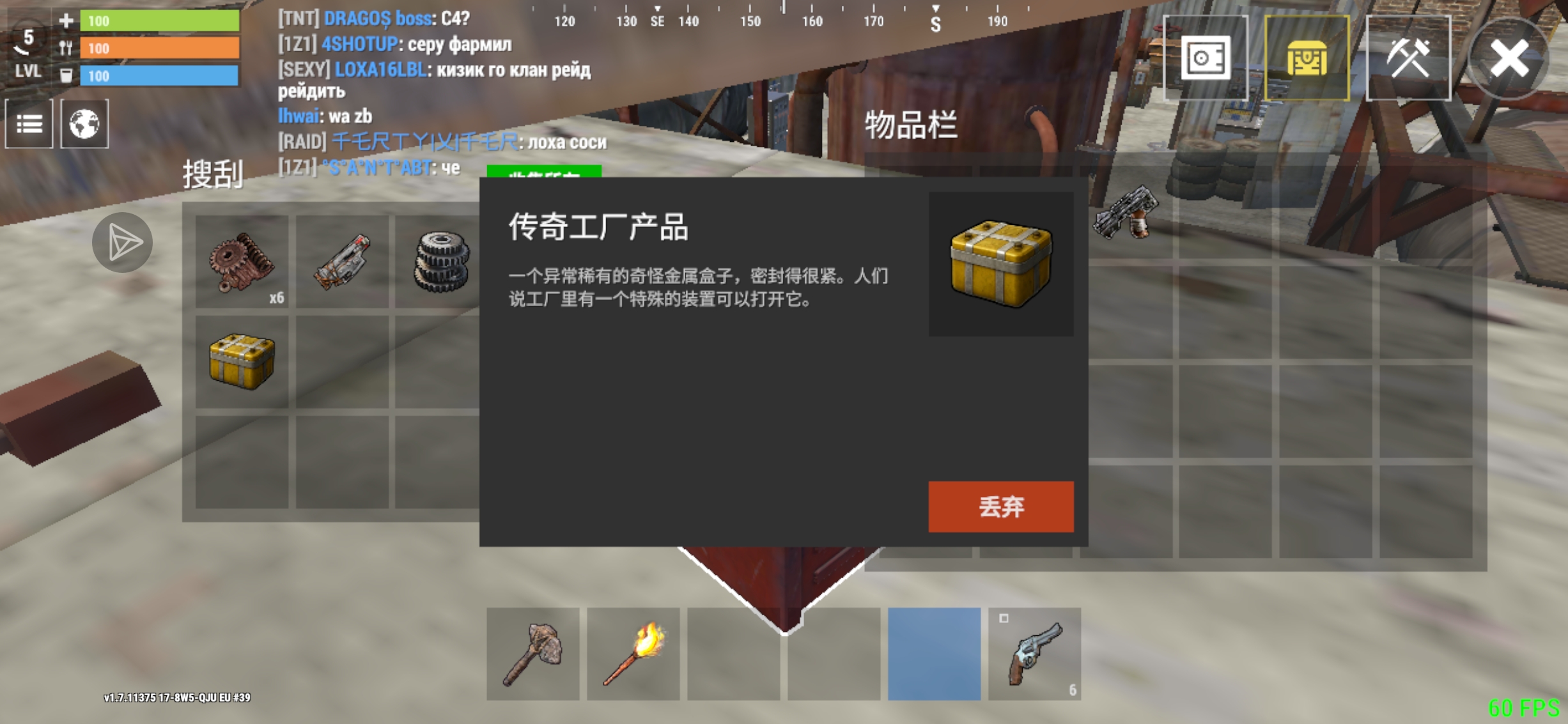The height and width of the screenshot is (724, 1568).
Task: Tap the legendary box image in the dialog
Action: [1000, 262]
